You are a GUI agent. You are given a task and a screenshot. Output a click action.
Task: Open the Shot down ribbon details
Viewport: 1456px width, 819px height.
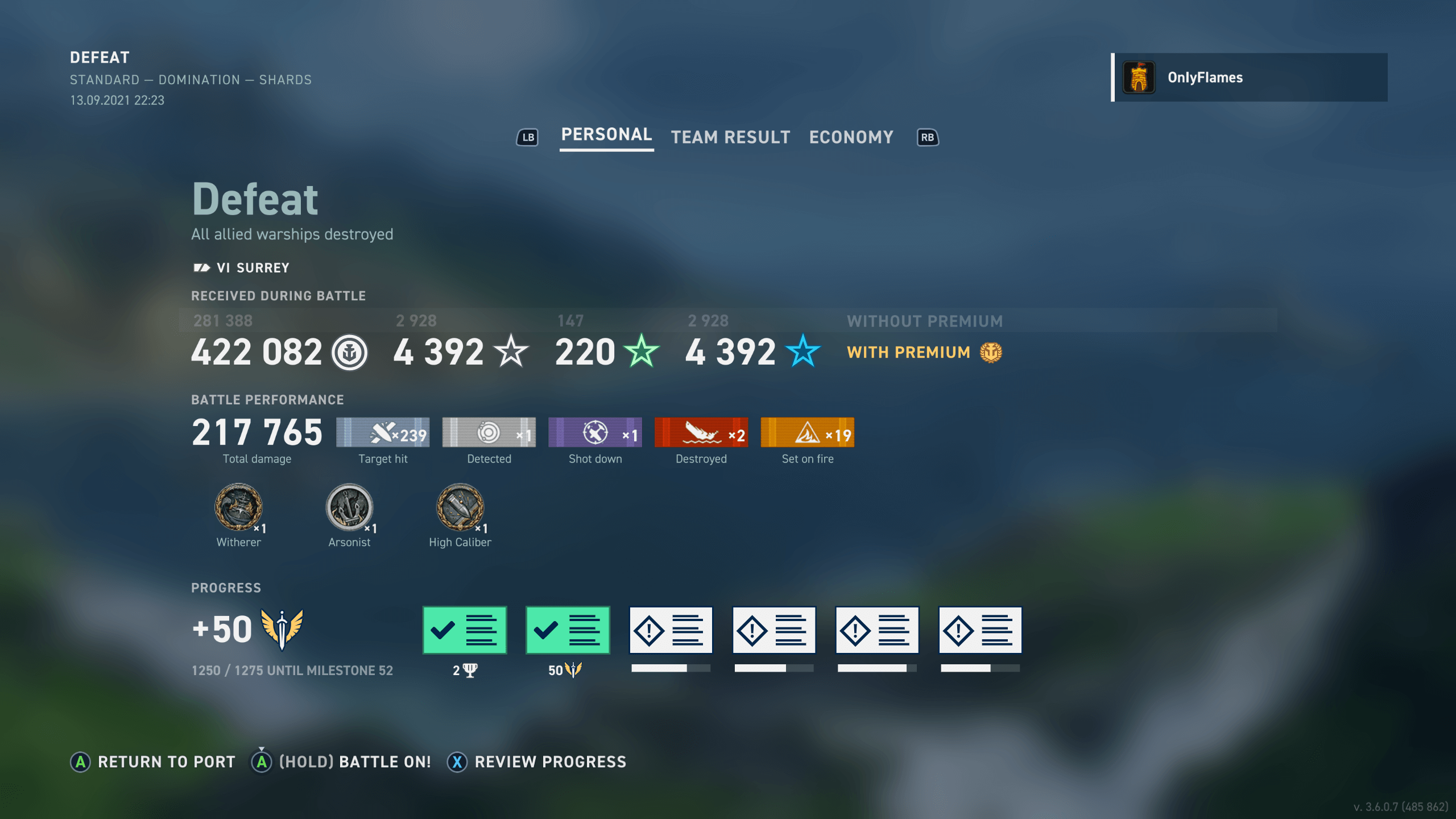click(595, 432)
